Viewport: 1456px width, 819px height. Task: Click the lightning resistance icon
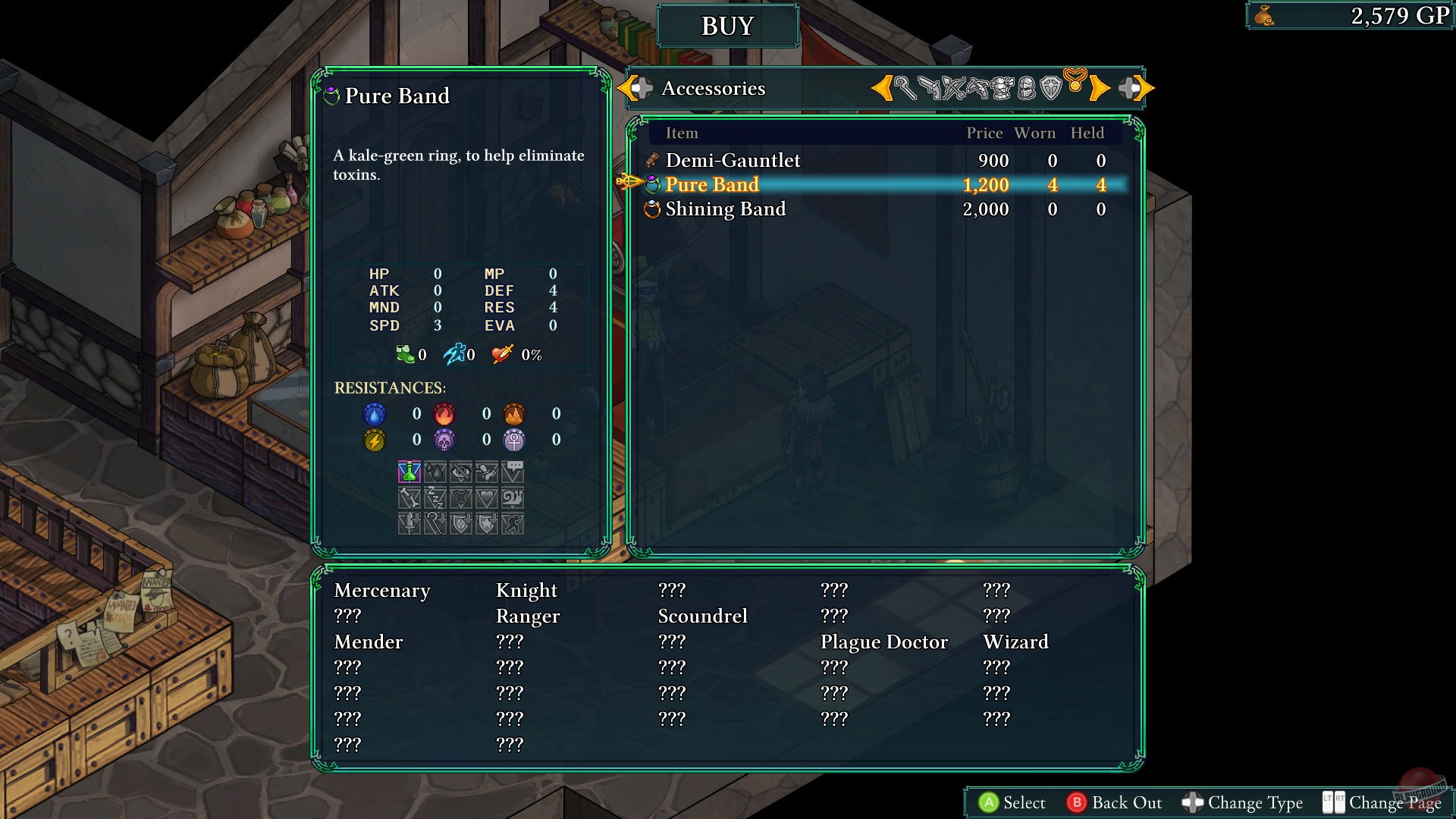pos(375,440)
